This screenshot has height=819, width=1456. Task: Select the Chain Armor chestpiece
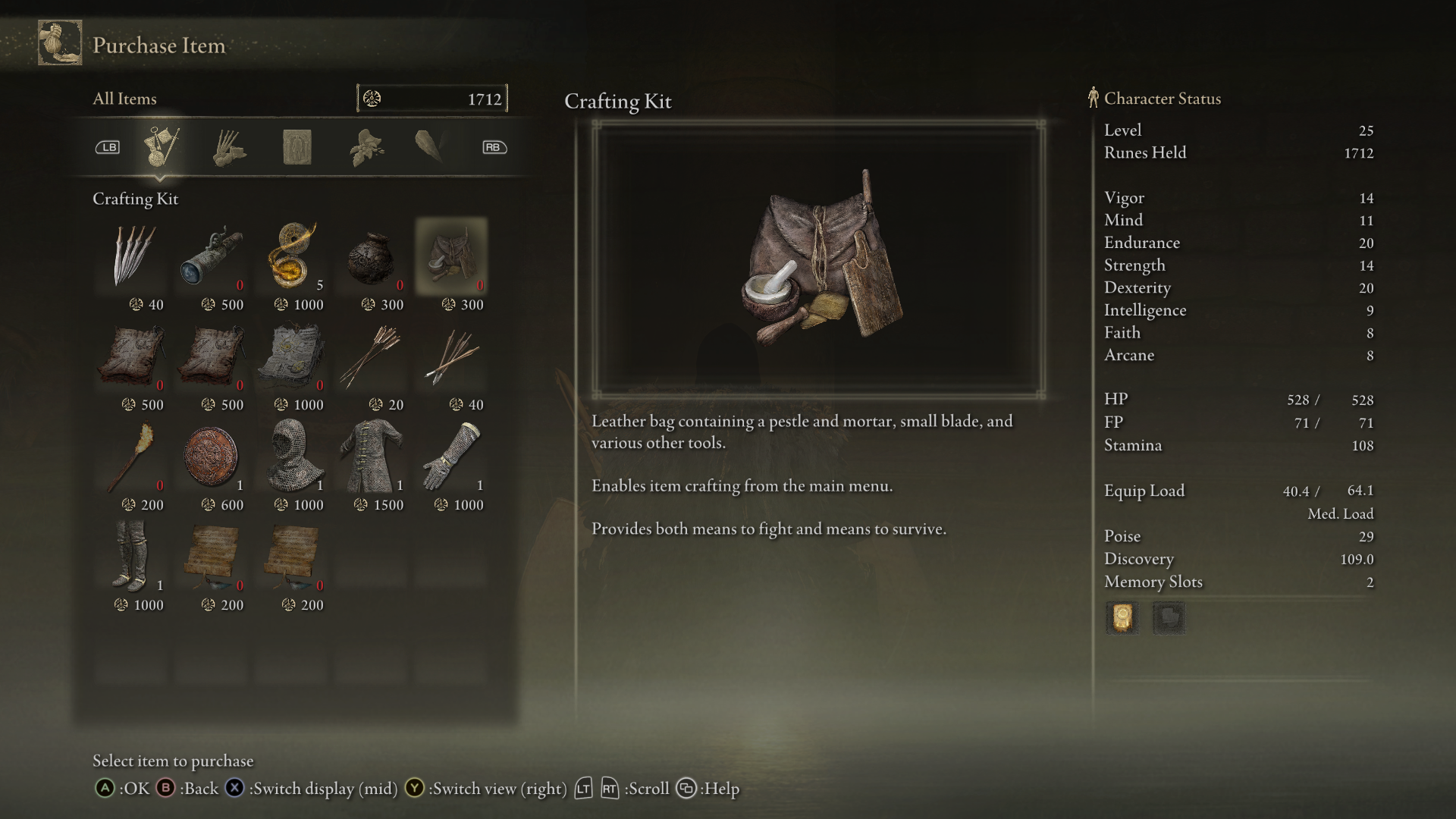(x=372, y=457)
